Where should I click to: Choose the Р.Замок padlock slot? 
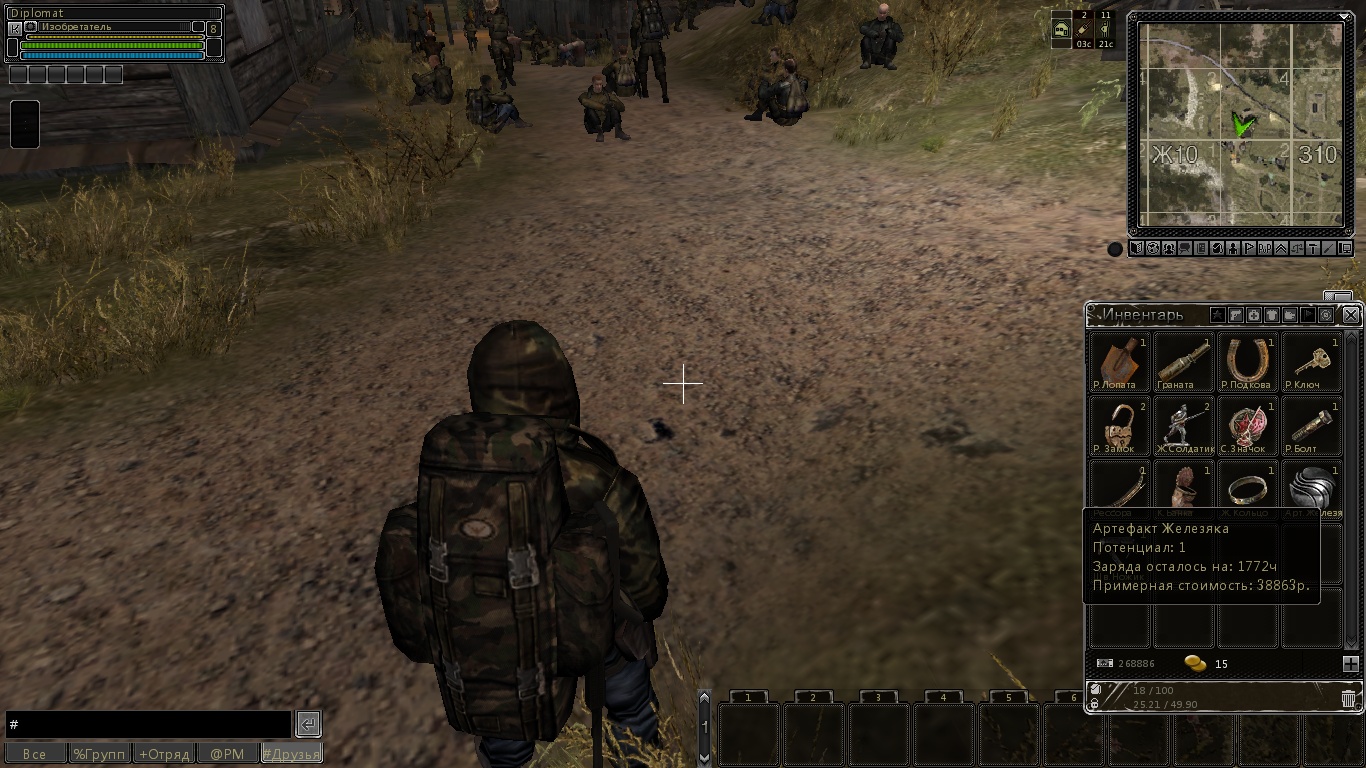1119,425
